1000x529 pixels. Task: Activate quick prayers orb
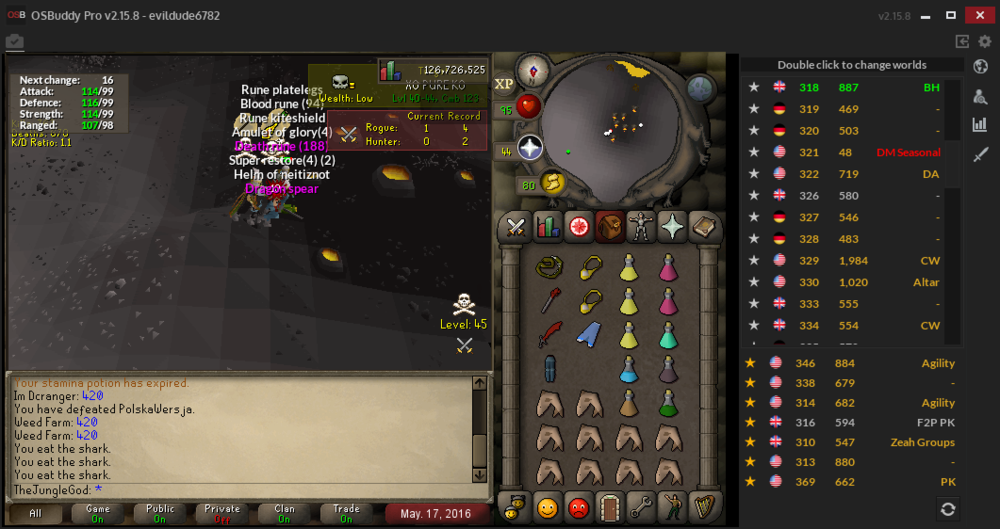coord(530,149)
